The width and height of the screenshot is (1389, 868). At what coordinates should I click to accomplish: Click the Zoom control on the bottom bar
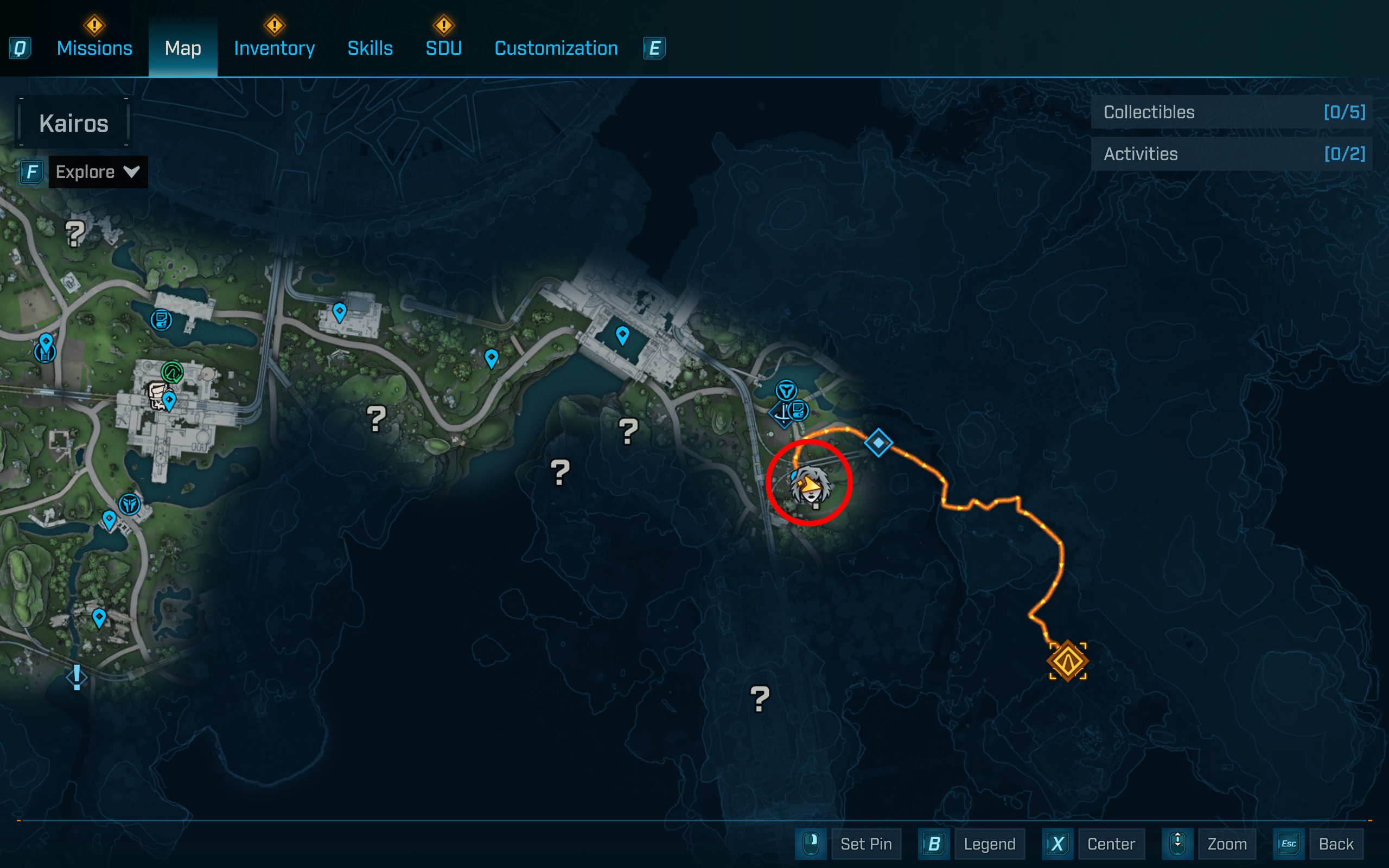[1228, 844]
